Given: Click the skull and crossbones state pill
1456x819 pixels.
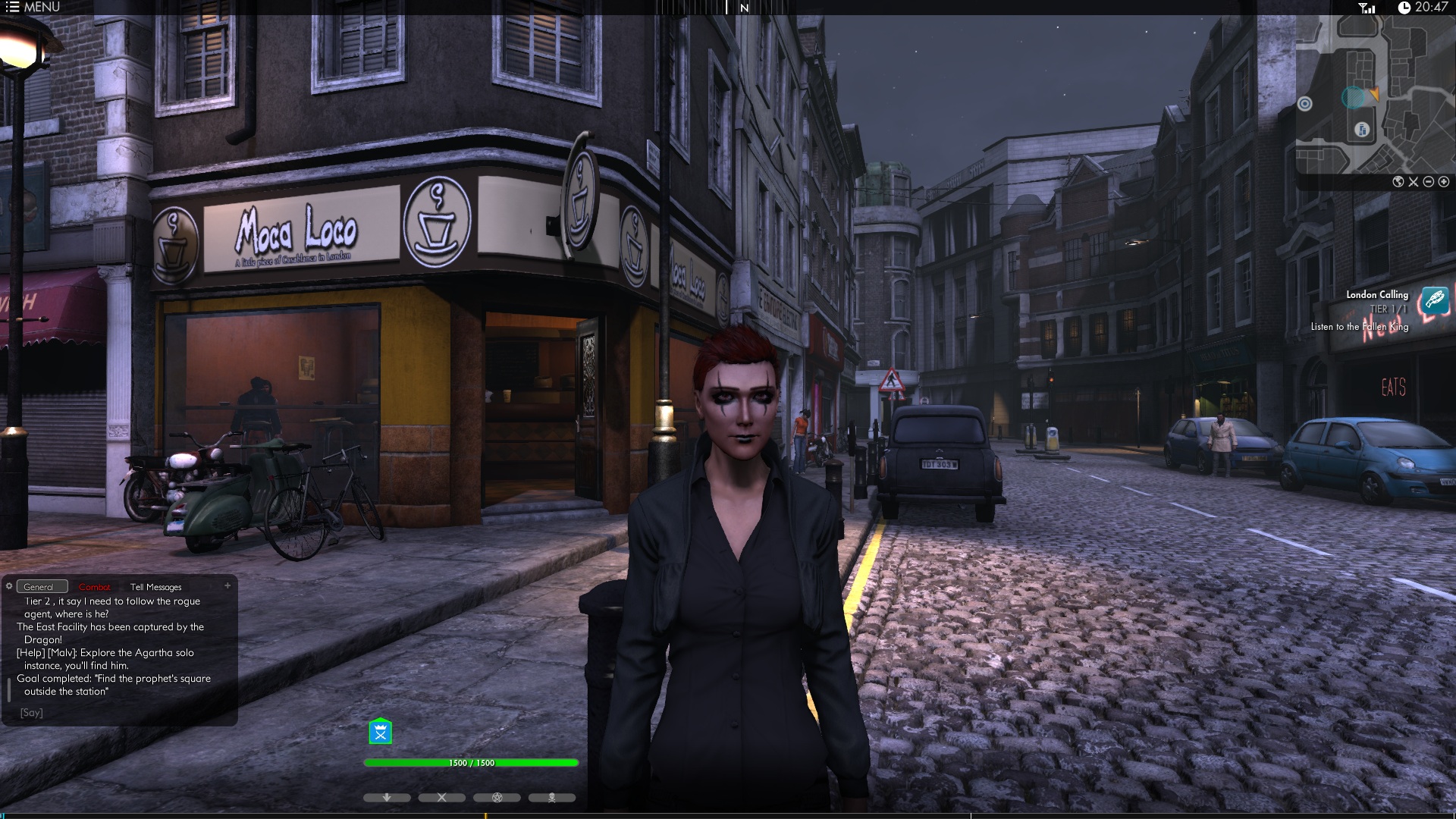Looking at the screenshot, I should [x=552, y=798].
